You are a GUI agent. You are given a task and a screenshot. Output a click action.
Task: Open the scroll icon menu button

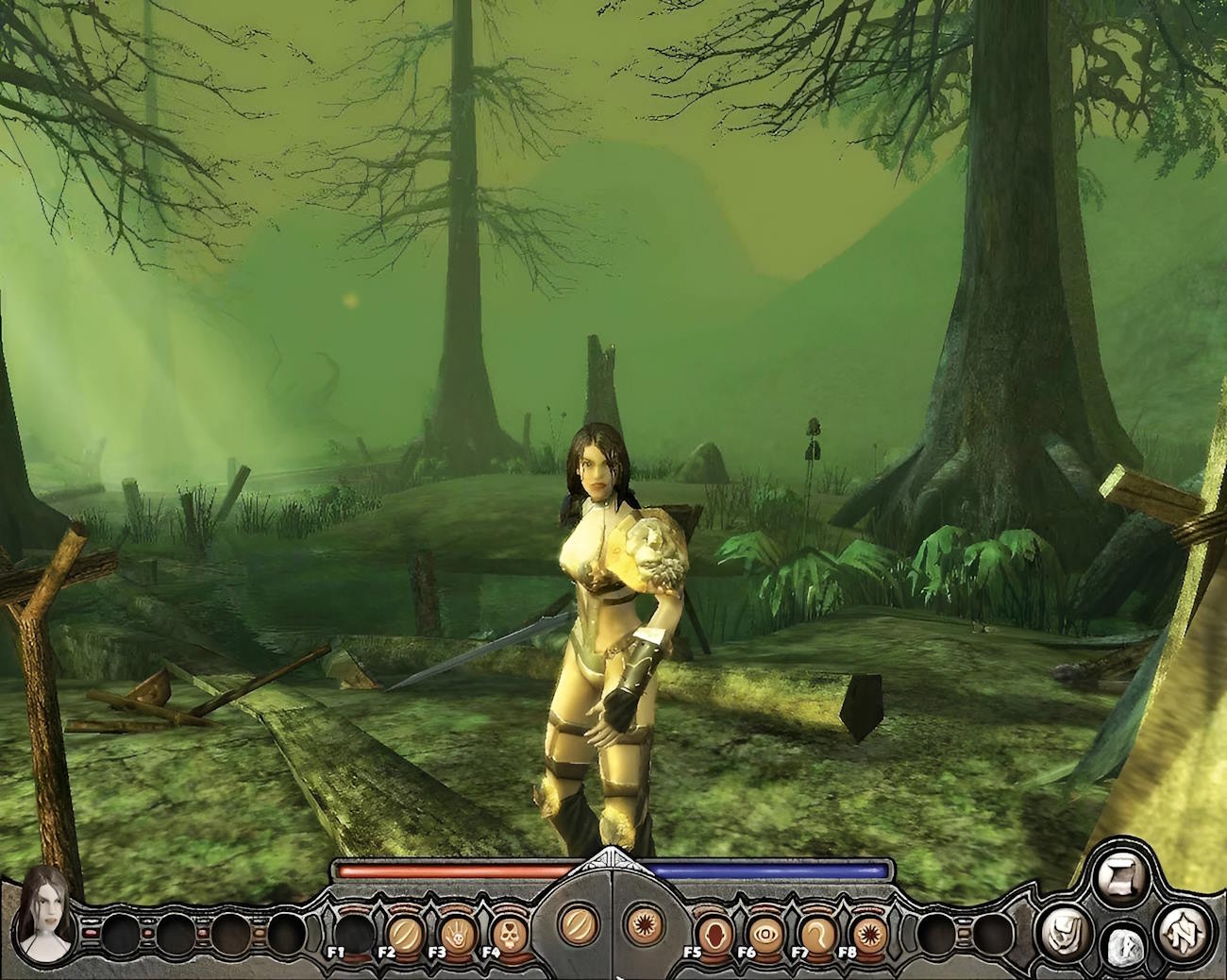pyautogui.click(x=1120, y=876)
